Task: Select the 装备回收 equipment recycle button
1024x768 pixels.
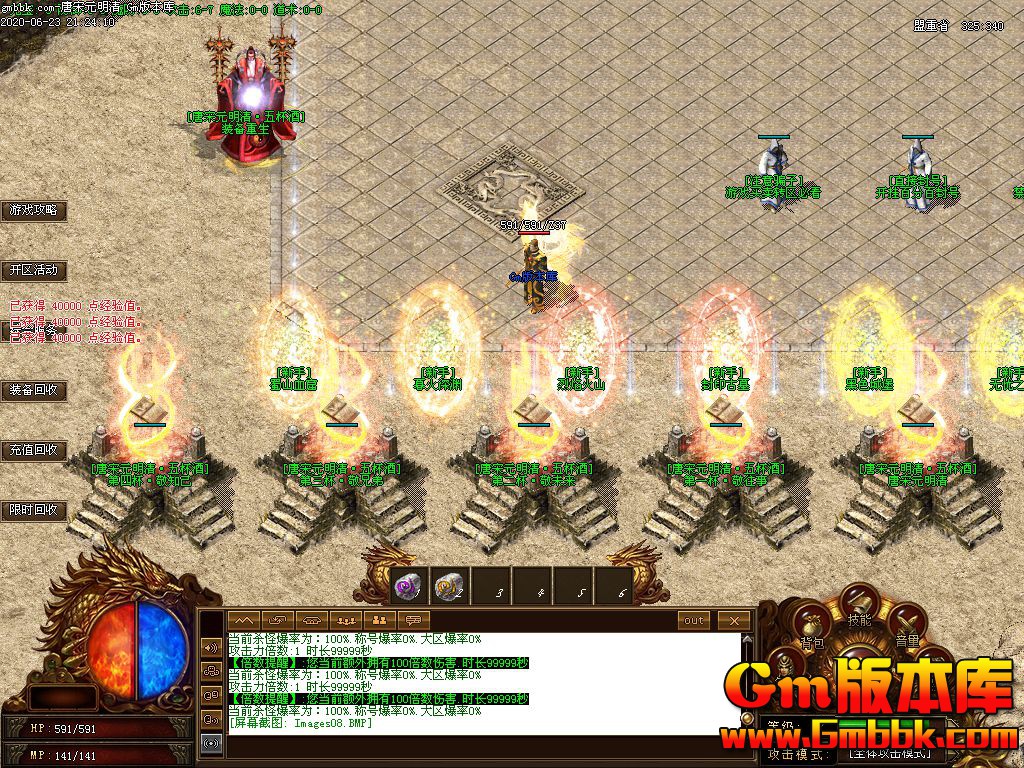Action: [34, 390]
